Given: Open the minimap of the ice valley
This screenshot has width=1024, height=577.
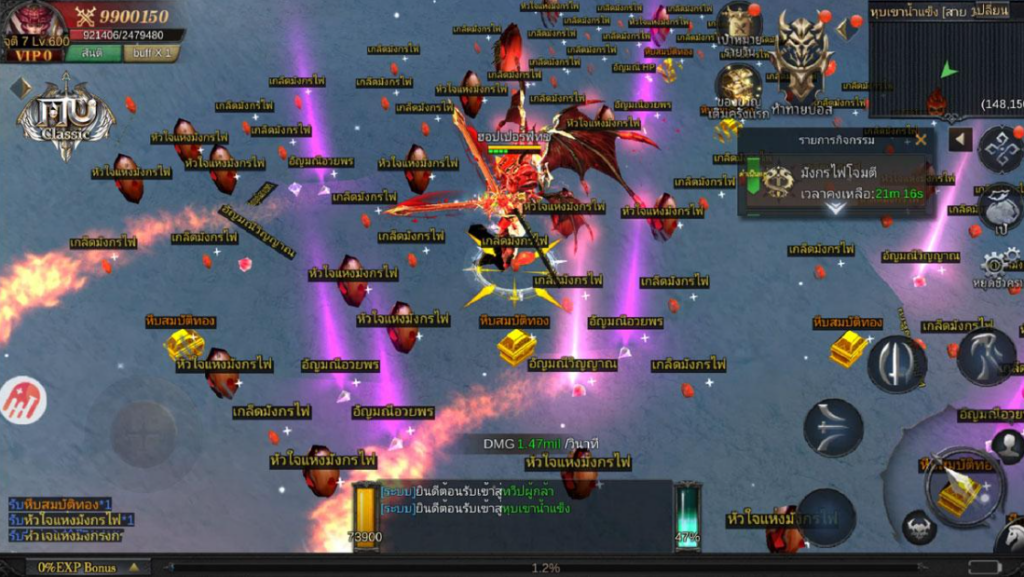Looking at the screenshot, I should 945,59.
